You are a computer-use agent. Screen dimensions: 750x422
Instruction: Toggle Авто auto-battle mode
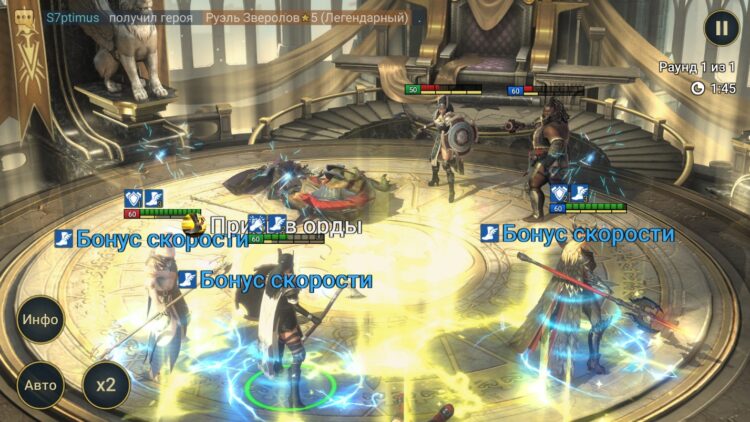coord(41,385)
